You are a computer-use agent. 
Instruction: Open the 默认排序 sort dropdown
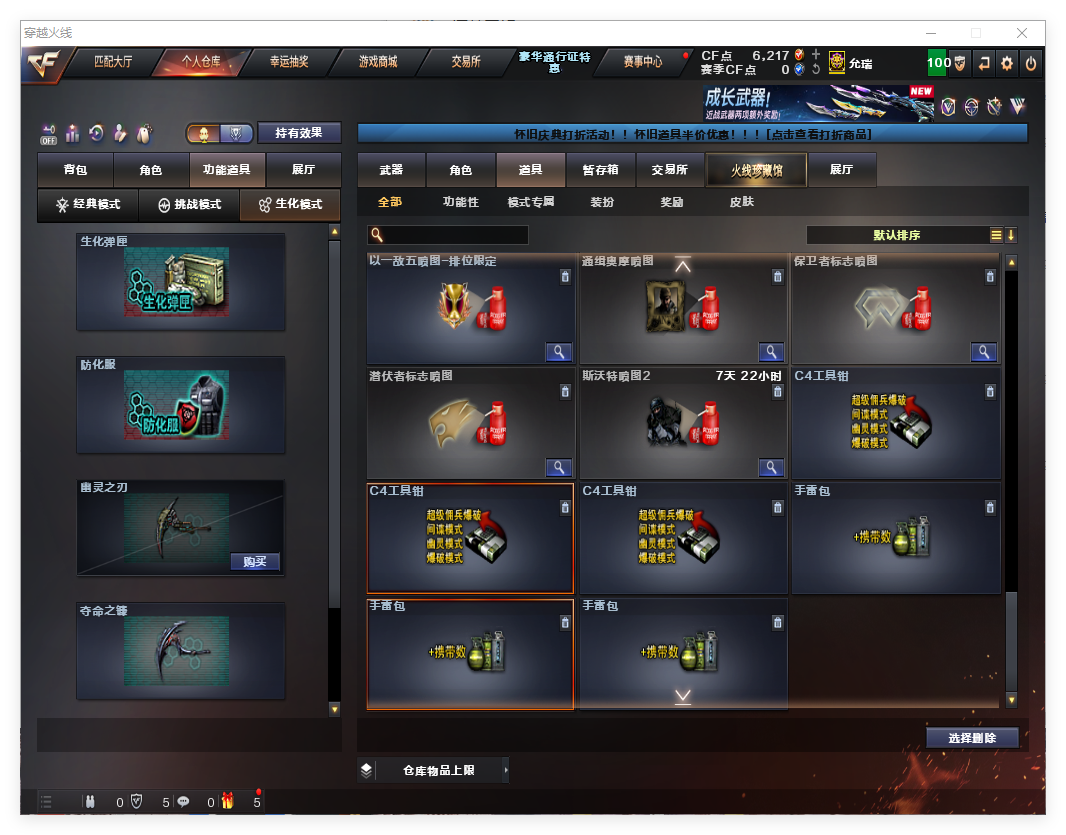(897, 235)
